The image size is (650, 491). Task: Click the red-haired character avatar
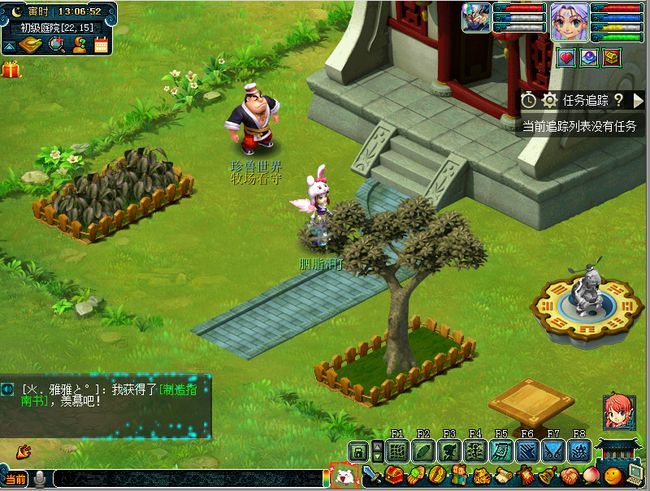coord(617,411)
